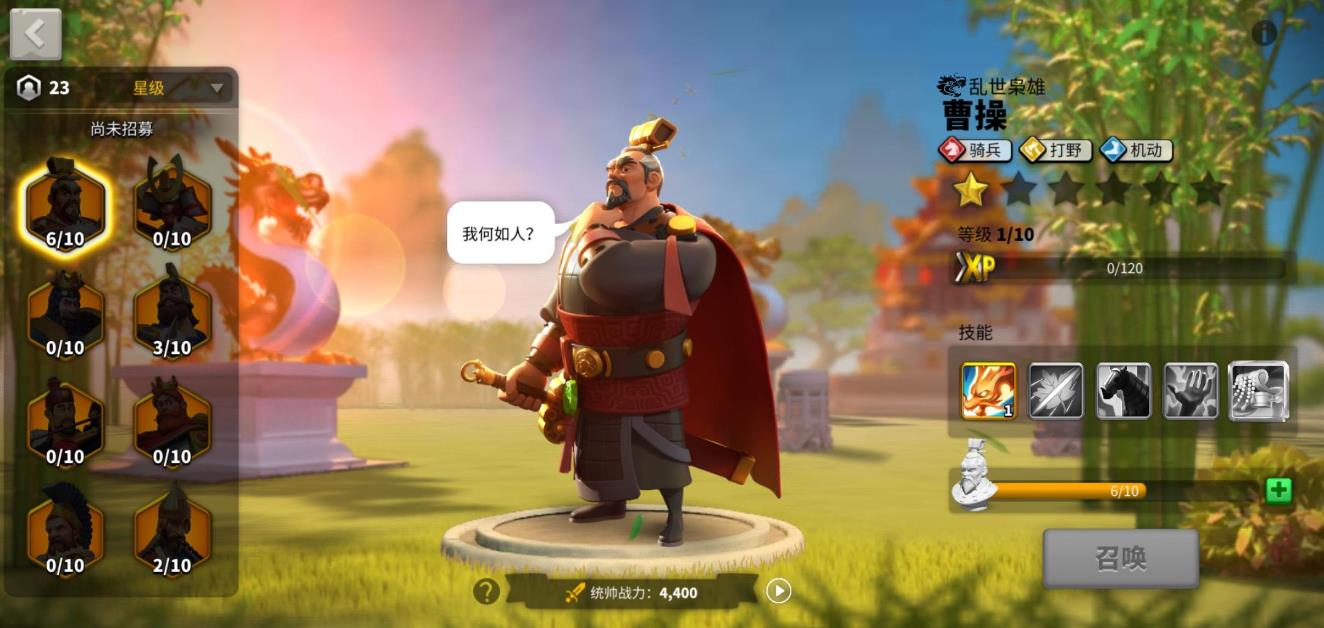The width and height of the screenshot is (1324, 628).
Task: Click the question mark help icon
Action: [486, 592]
